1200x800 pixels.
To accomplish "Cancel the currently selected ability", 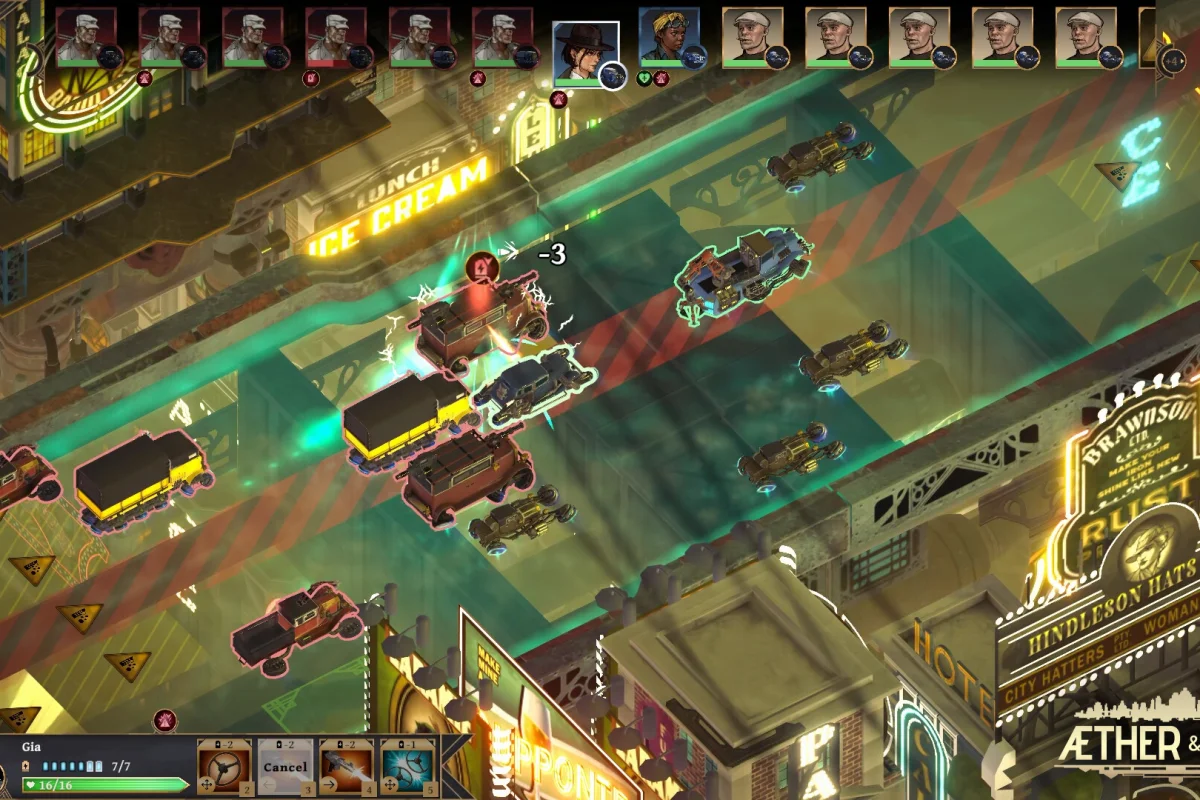I will click(285, 766).
